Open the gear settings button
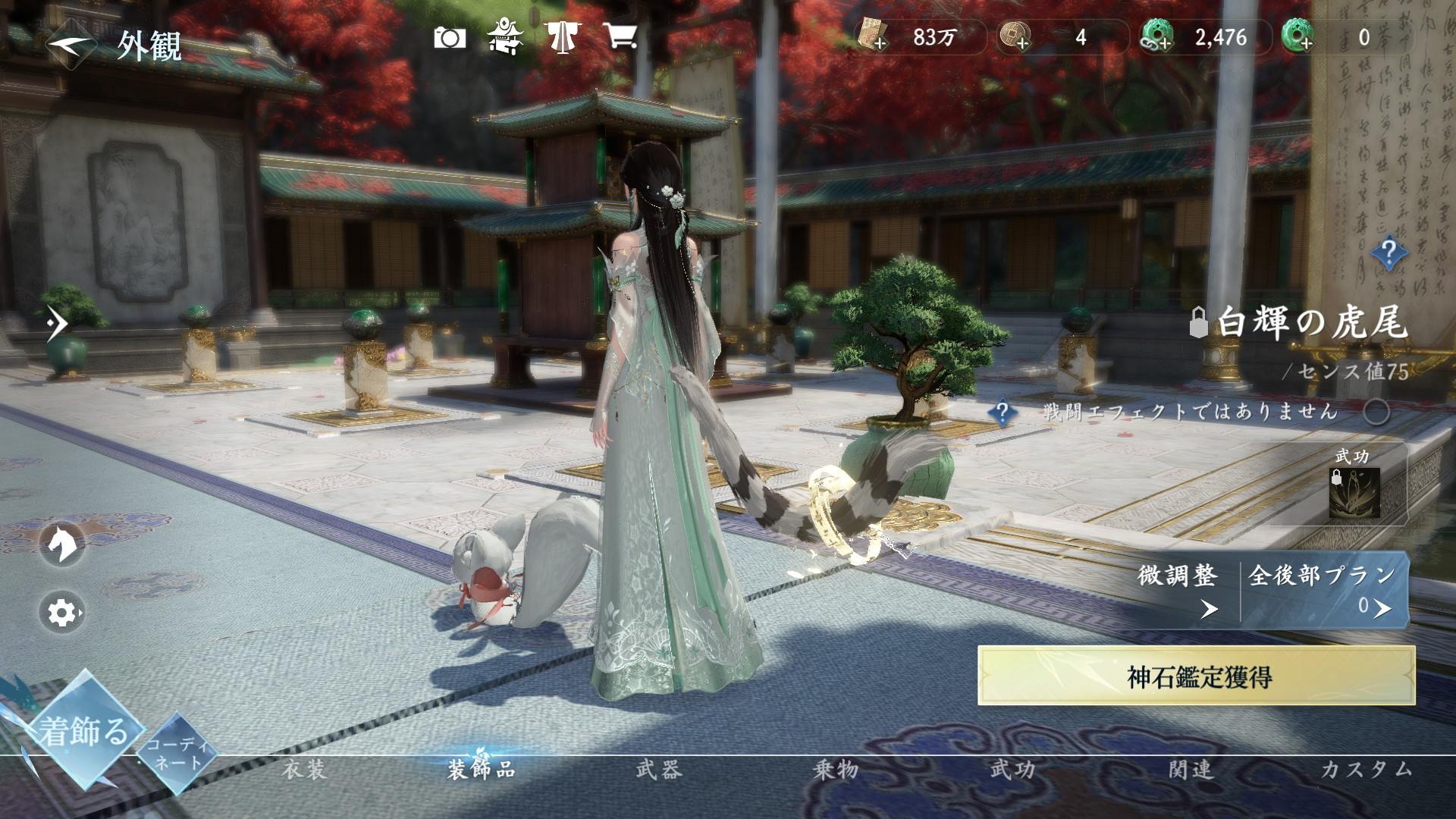This screenshot has width=1456, height=819. click(x=62, y=612)
